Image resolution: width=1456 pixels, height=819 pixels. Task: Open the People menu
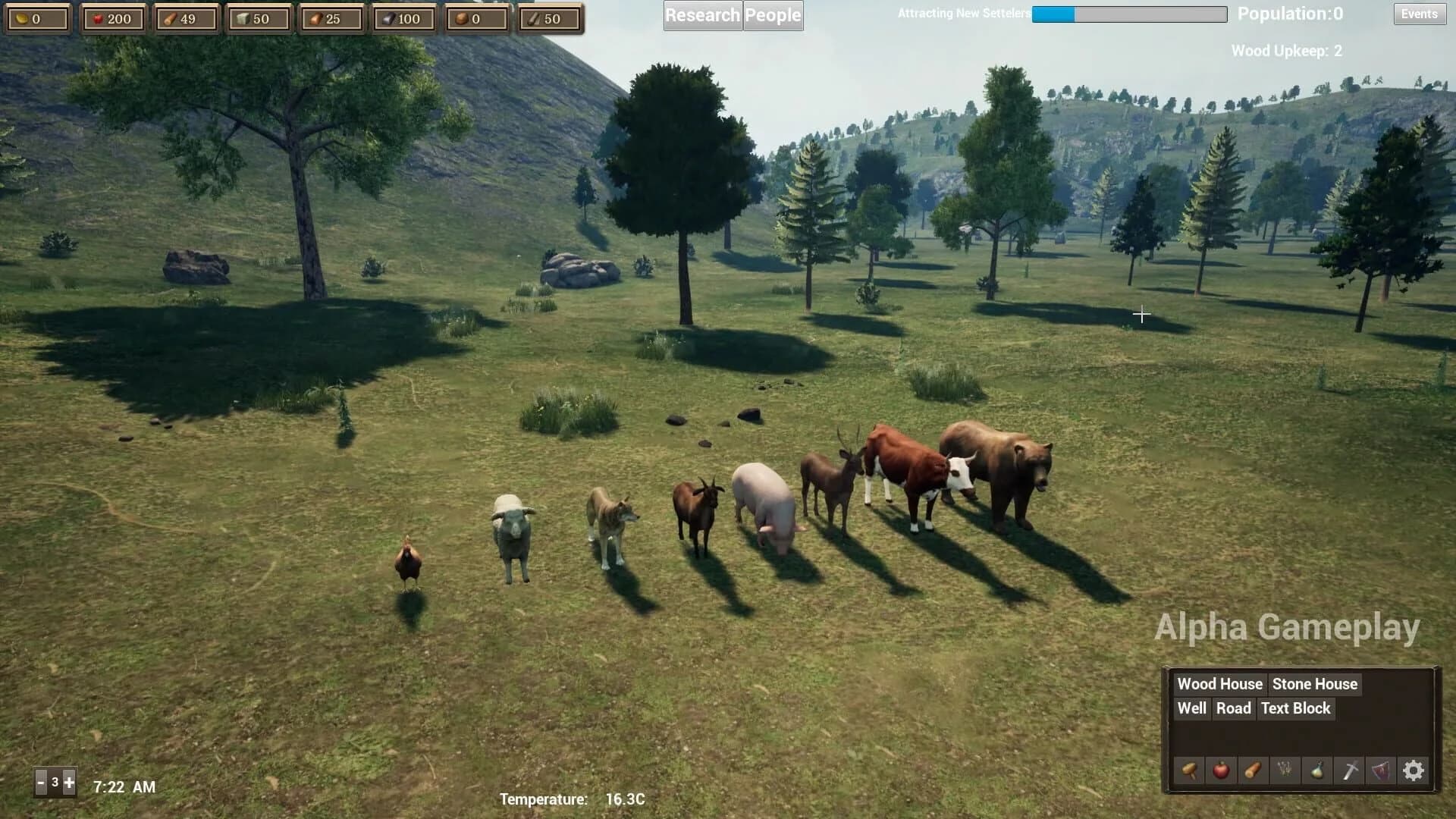pyautogui.click(x=773, y=15)
